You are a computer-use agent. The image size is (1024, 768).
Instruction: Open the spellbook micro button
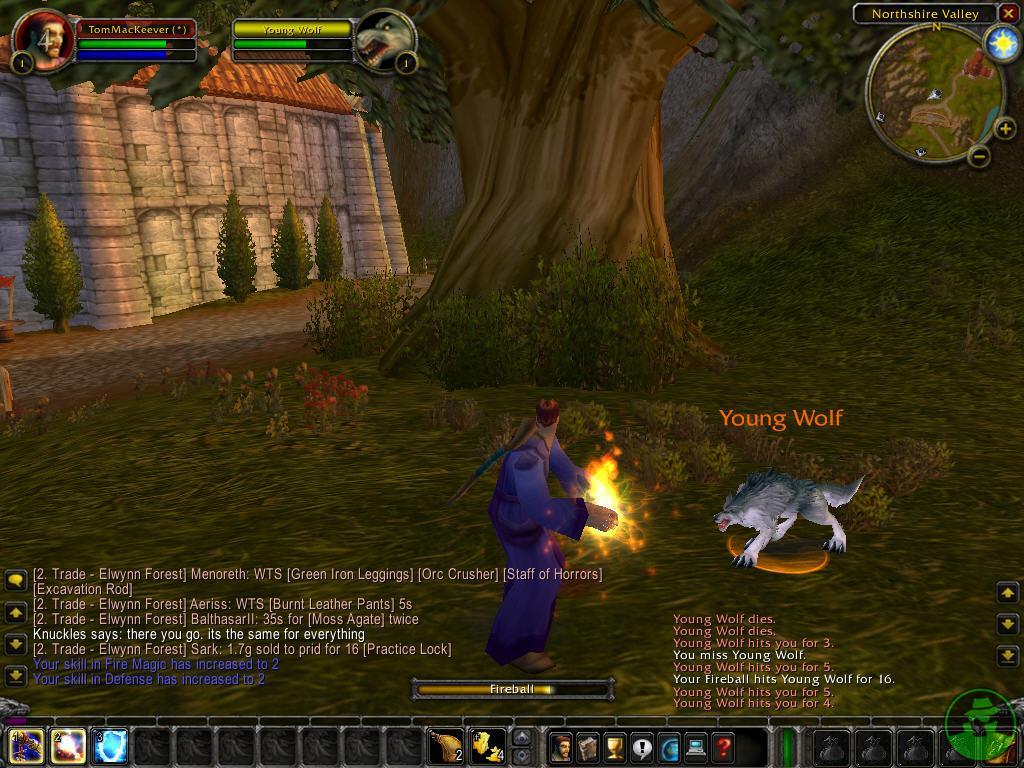coord(588,747)
